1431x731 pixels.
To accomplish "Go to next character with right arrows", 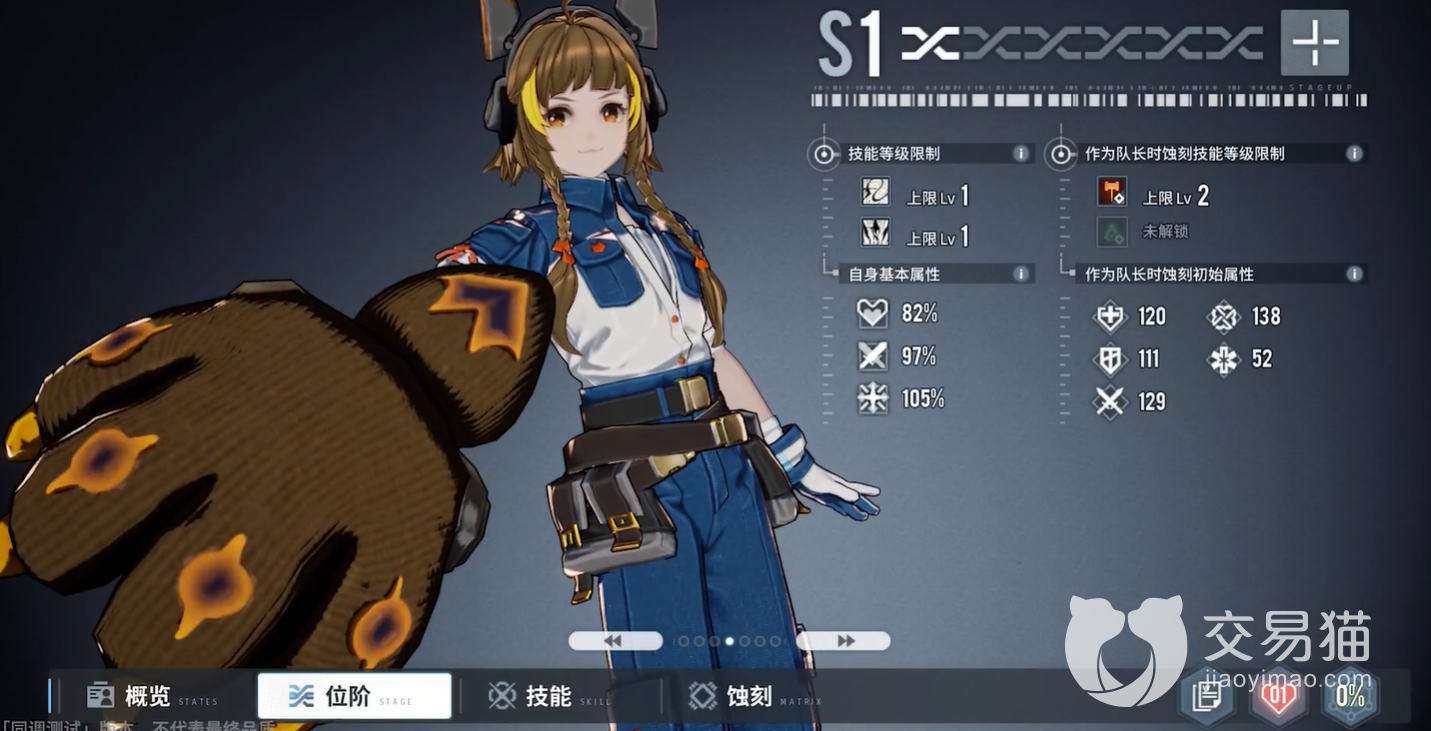I will pyautogui.click(x=844, y=641).
